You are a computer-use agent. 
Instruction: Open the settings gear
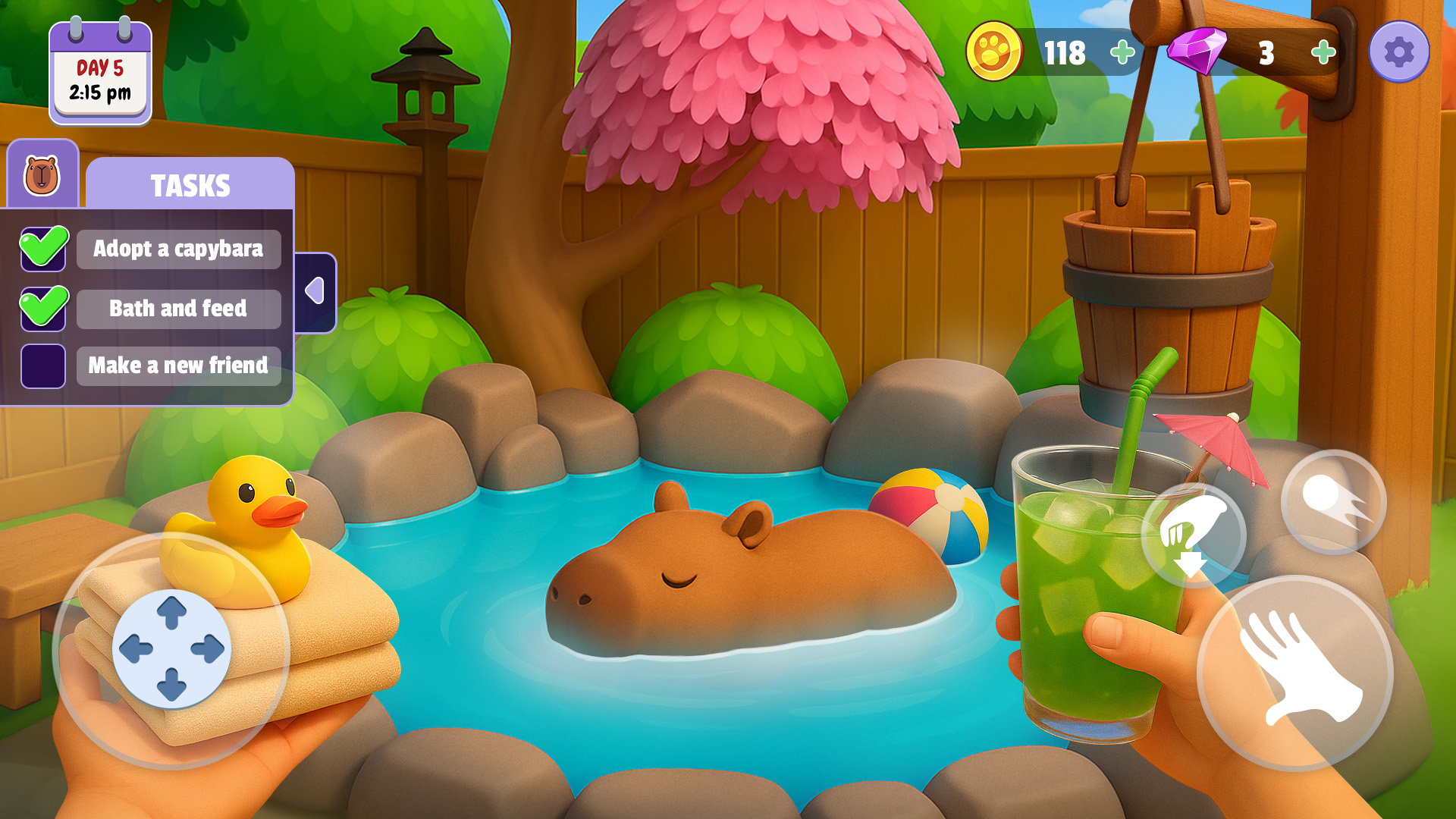[x=1399, y=52]
